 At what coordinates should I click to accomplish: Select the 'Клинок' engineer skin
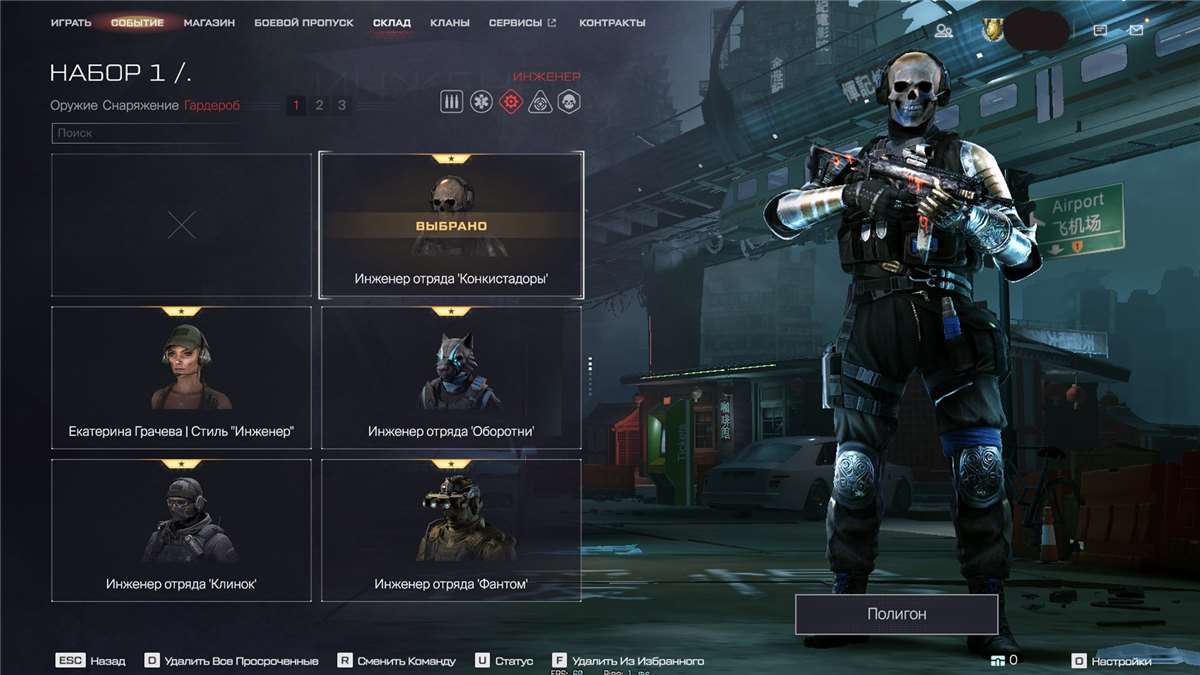point(181,530)
